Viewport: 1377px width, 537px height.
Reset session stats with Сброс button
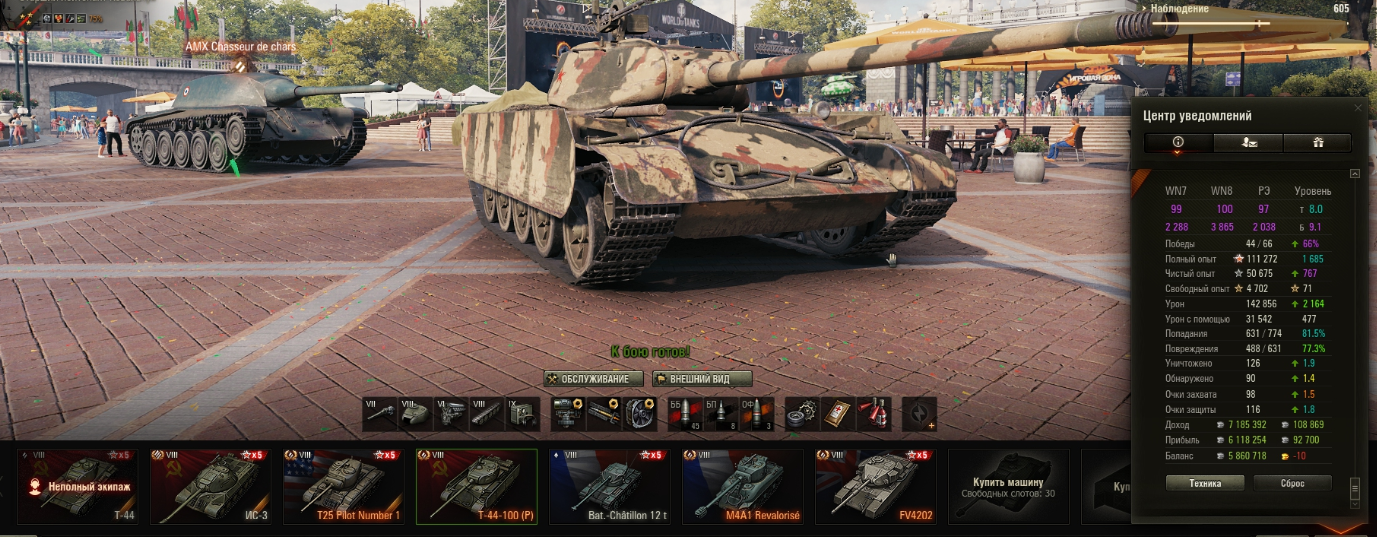[x=1292, y=483]
